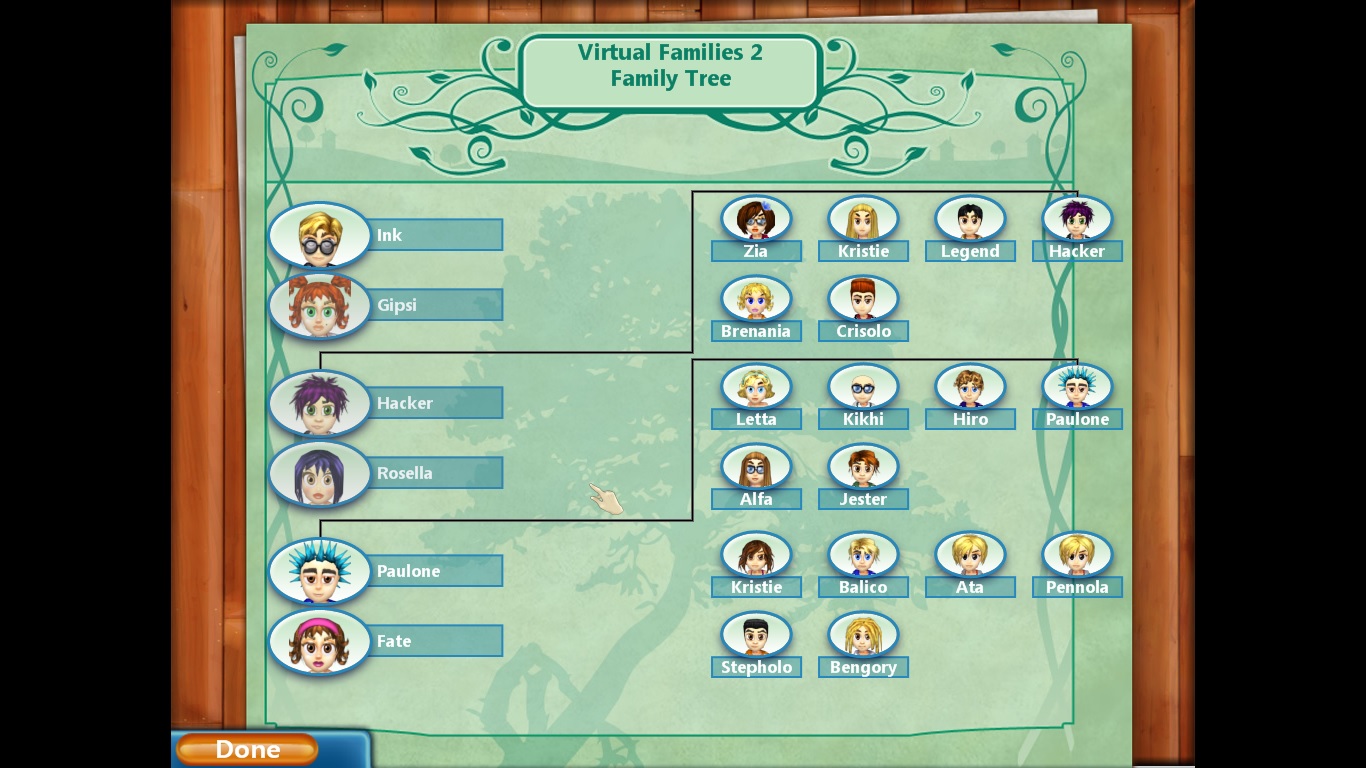
Task: Close the family tree with Done
Action: pyautogui.click(x=247, y=749)
